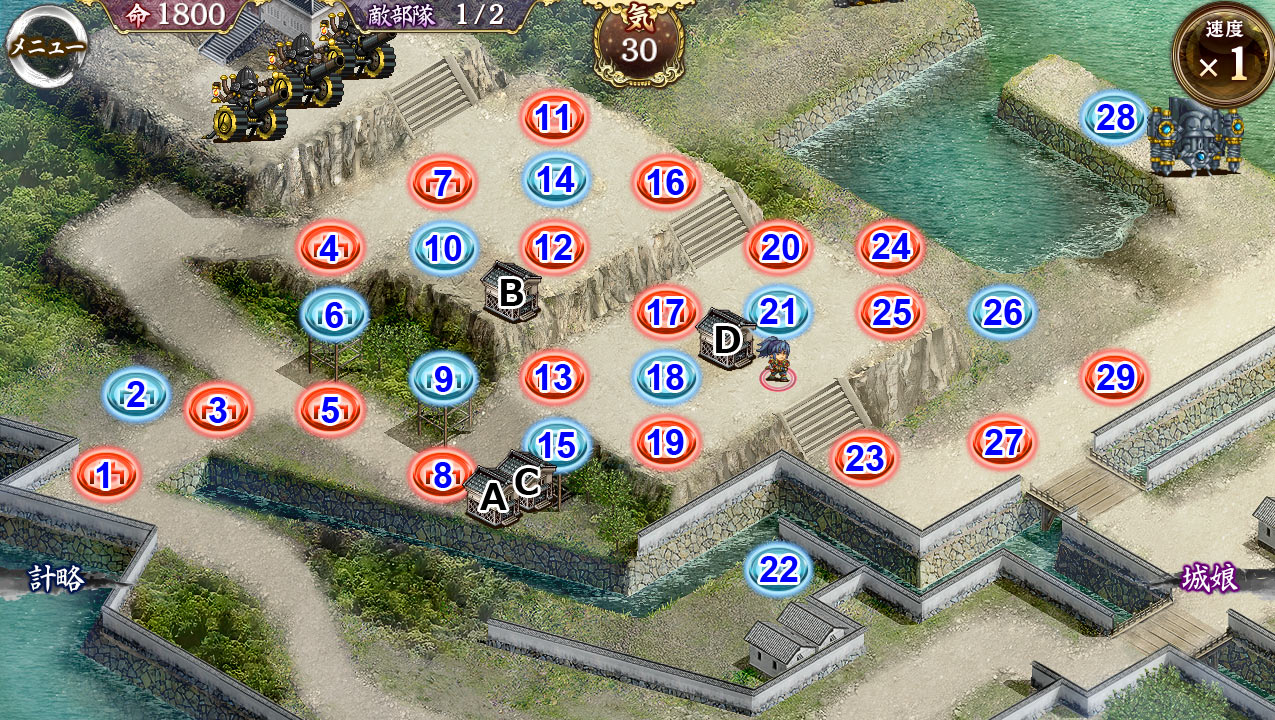Pick blue deployment tile 22
The width and height of the screenshot is (1275, 720).
[x=778, y=570]
